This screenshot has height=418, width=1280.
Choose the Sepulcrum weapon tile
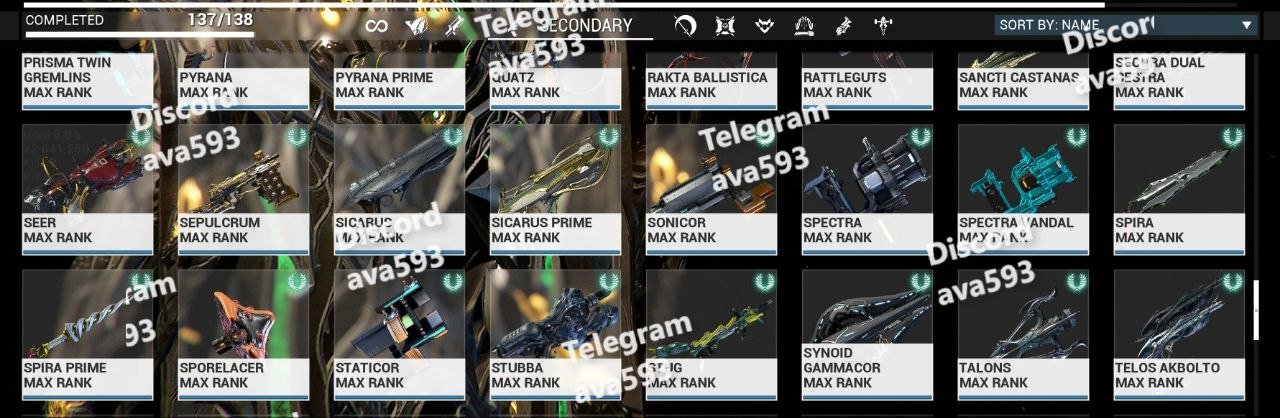point(244,189)
